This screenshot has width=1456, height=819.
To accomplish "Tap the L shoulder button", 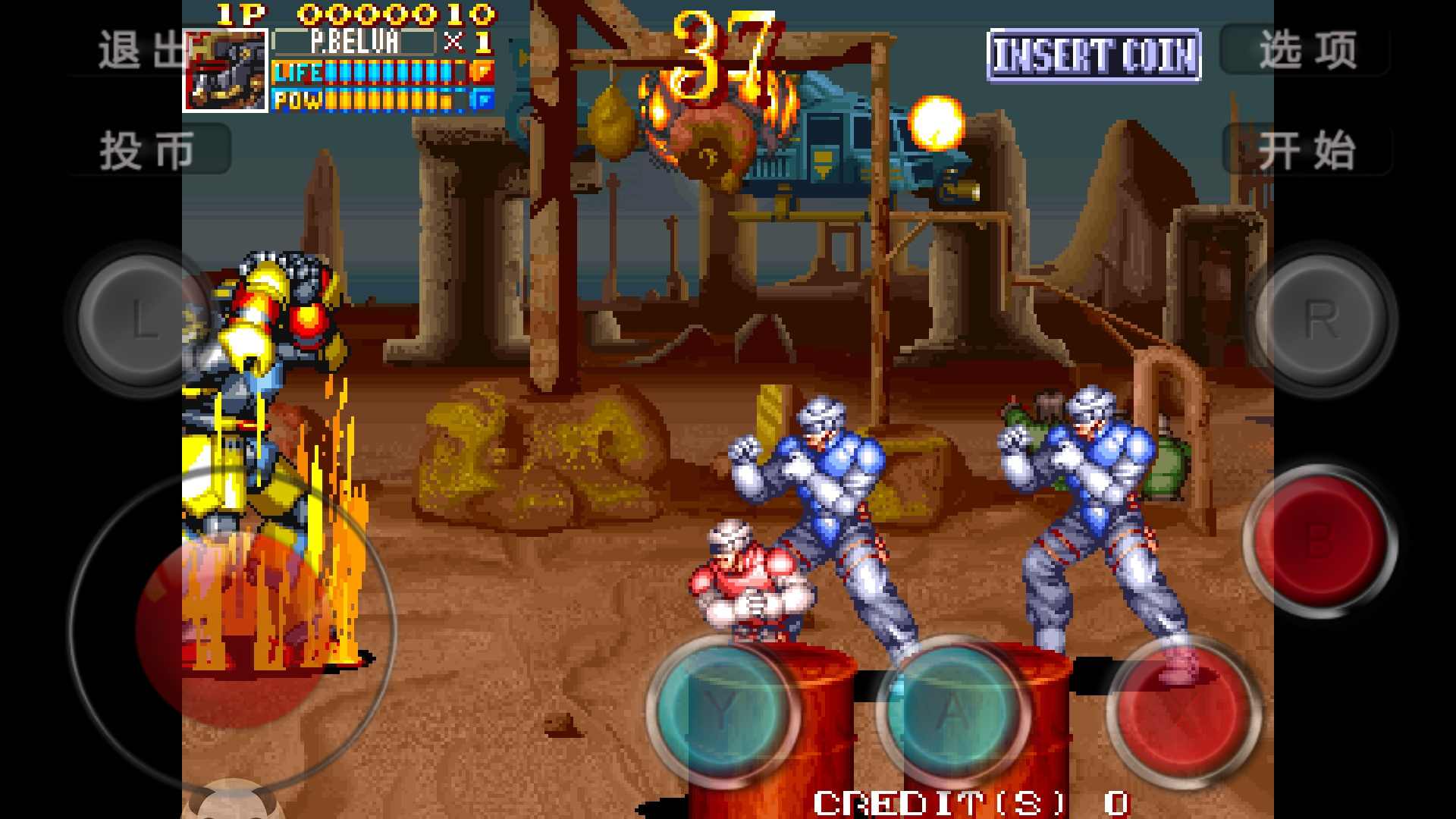I will pyautogui.click(x=142, y=318).
